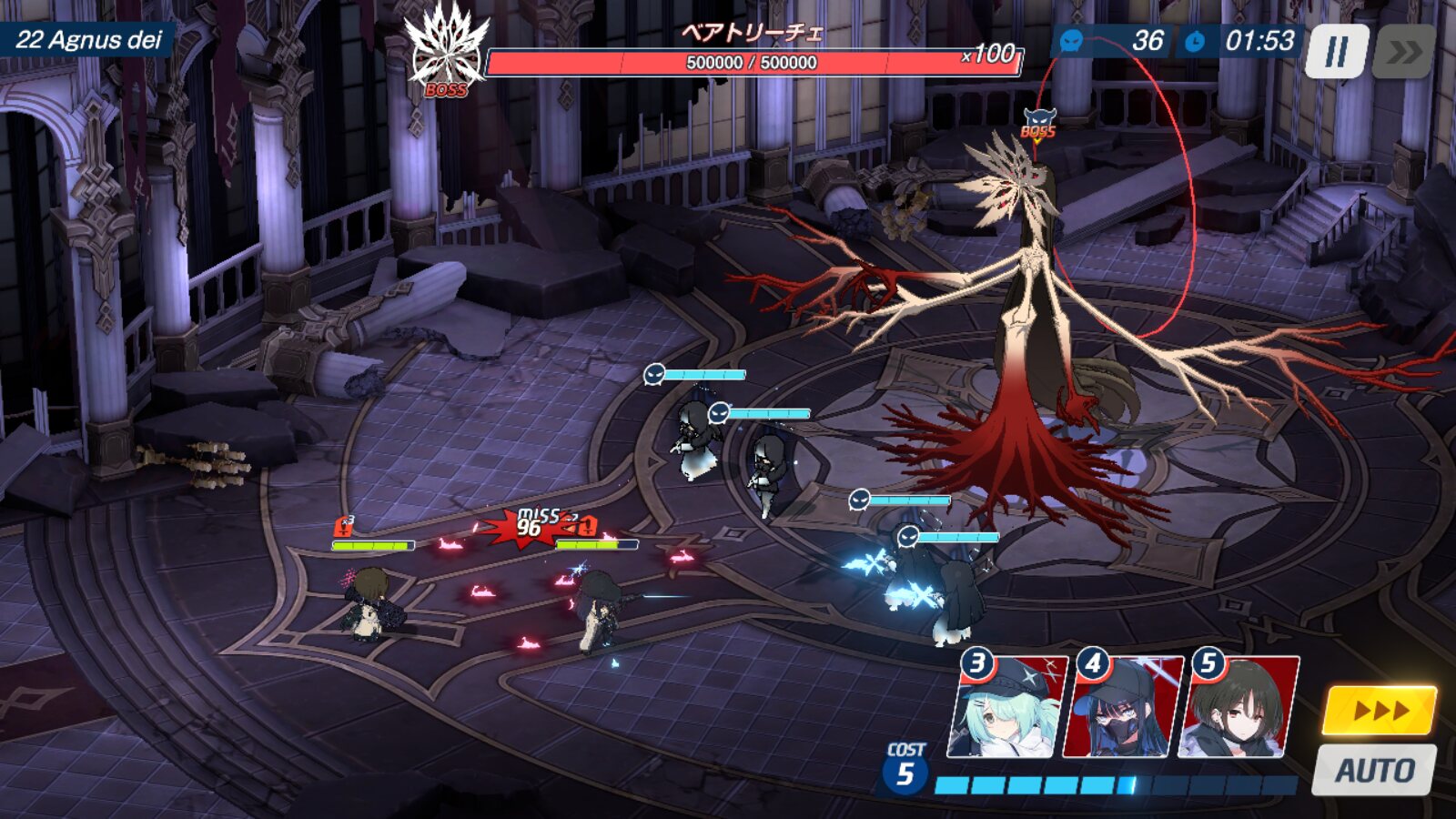Pause the battle
1456x819 pixels.
coord(1336,52)
